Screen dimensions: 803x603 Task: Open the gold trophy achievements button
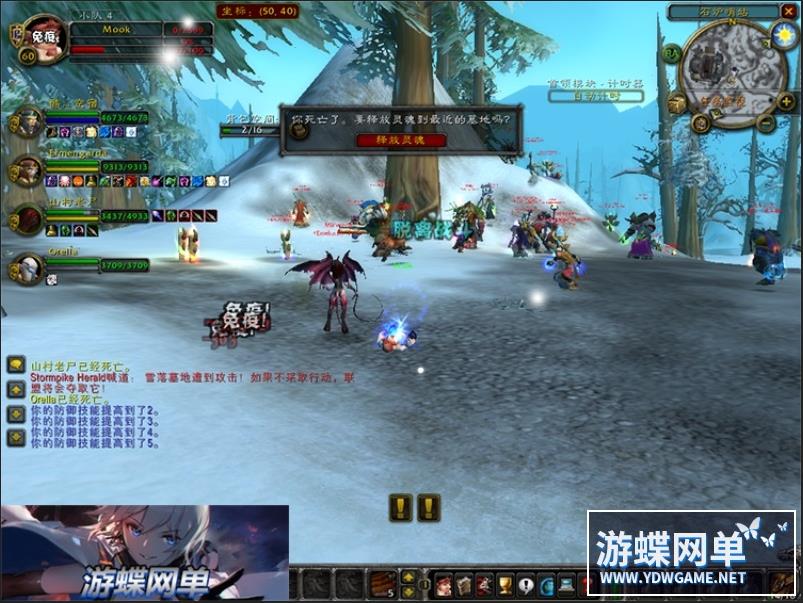point(506,585)
